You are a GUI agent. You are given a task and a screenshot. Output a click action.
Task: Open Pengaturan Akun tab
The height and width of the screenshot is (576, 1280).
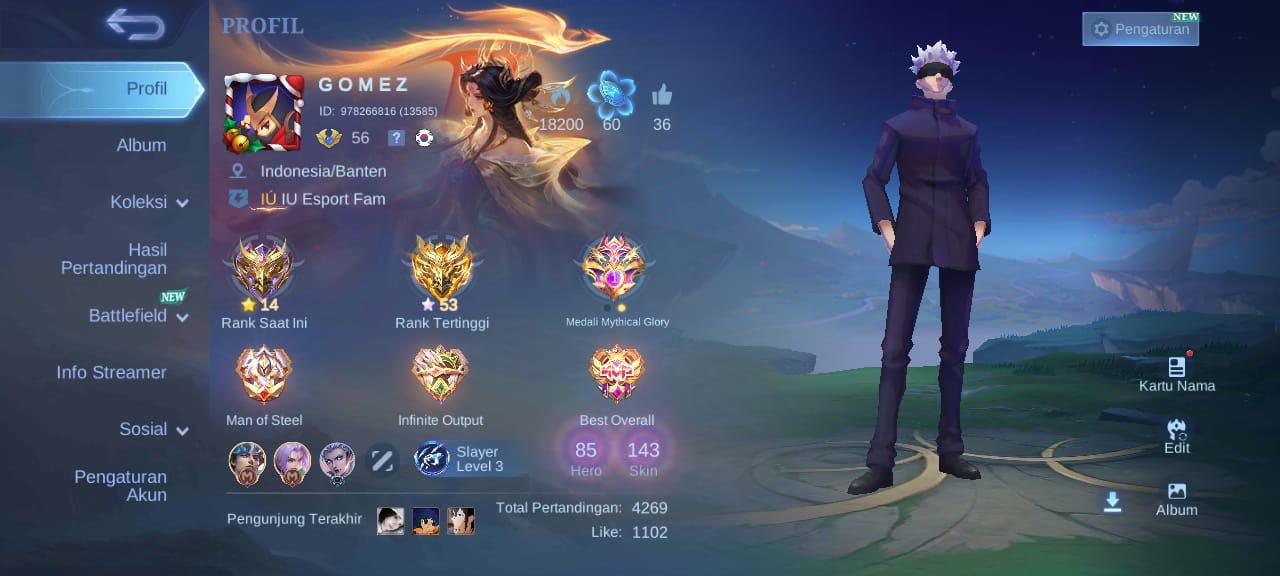click(x=120, y=485)
